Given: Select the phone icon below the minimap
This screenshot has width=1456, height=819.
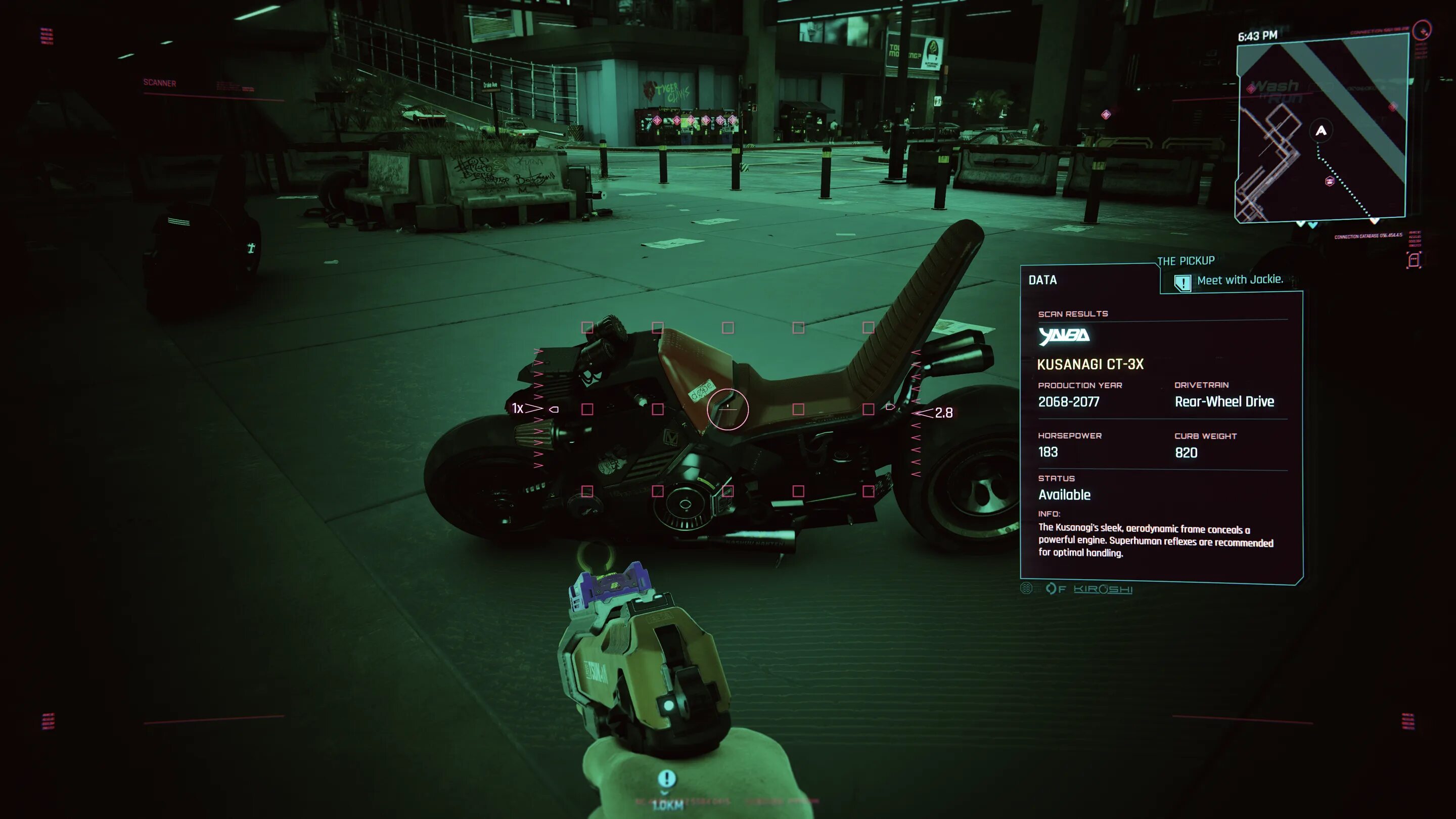Looking at the screenshot, I should click(x=1414, y=260).
